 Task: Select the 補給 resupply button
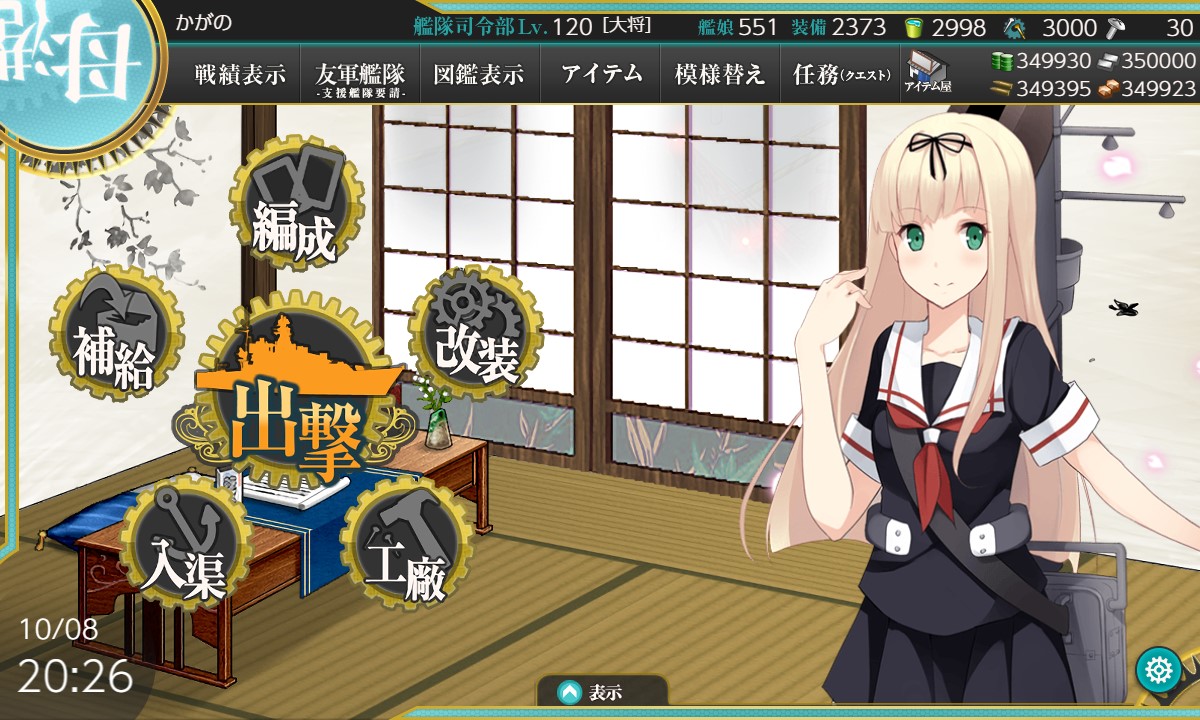[112, 335]
